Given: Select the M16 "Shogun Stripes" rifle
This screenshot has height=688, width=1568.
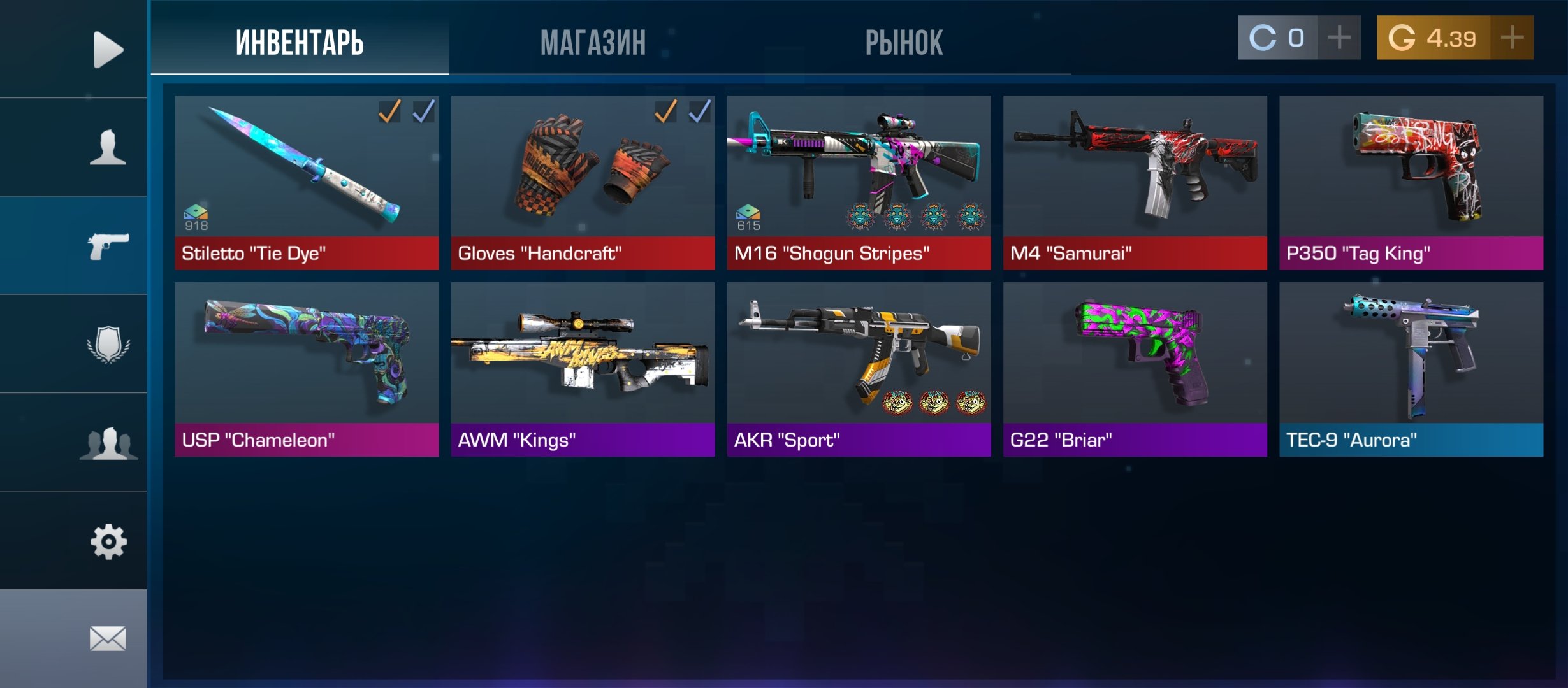Looking at the screenshot, I should pos(859,182).
